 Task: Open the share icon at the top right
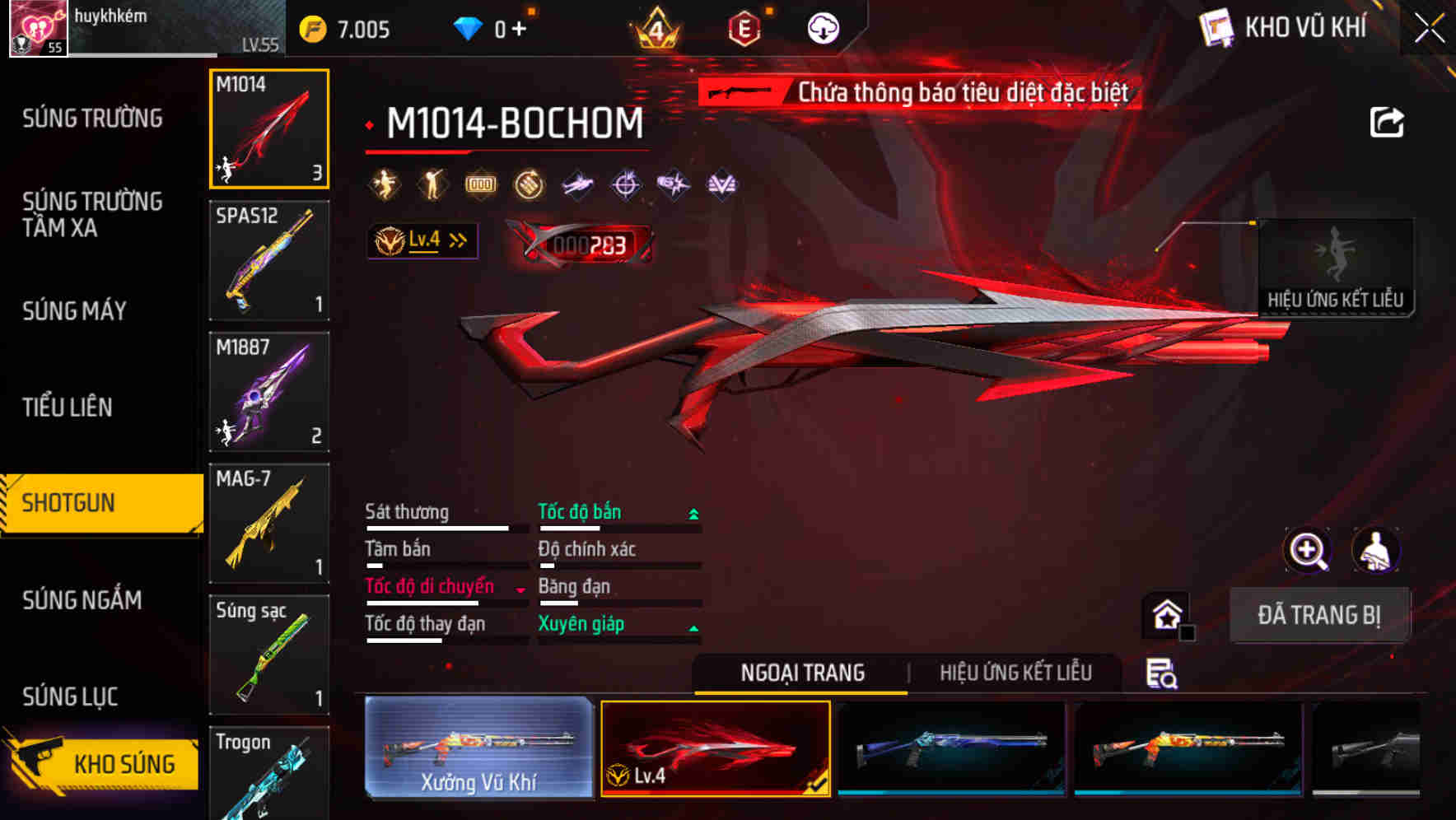point(1388,121)
